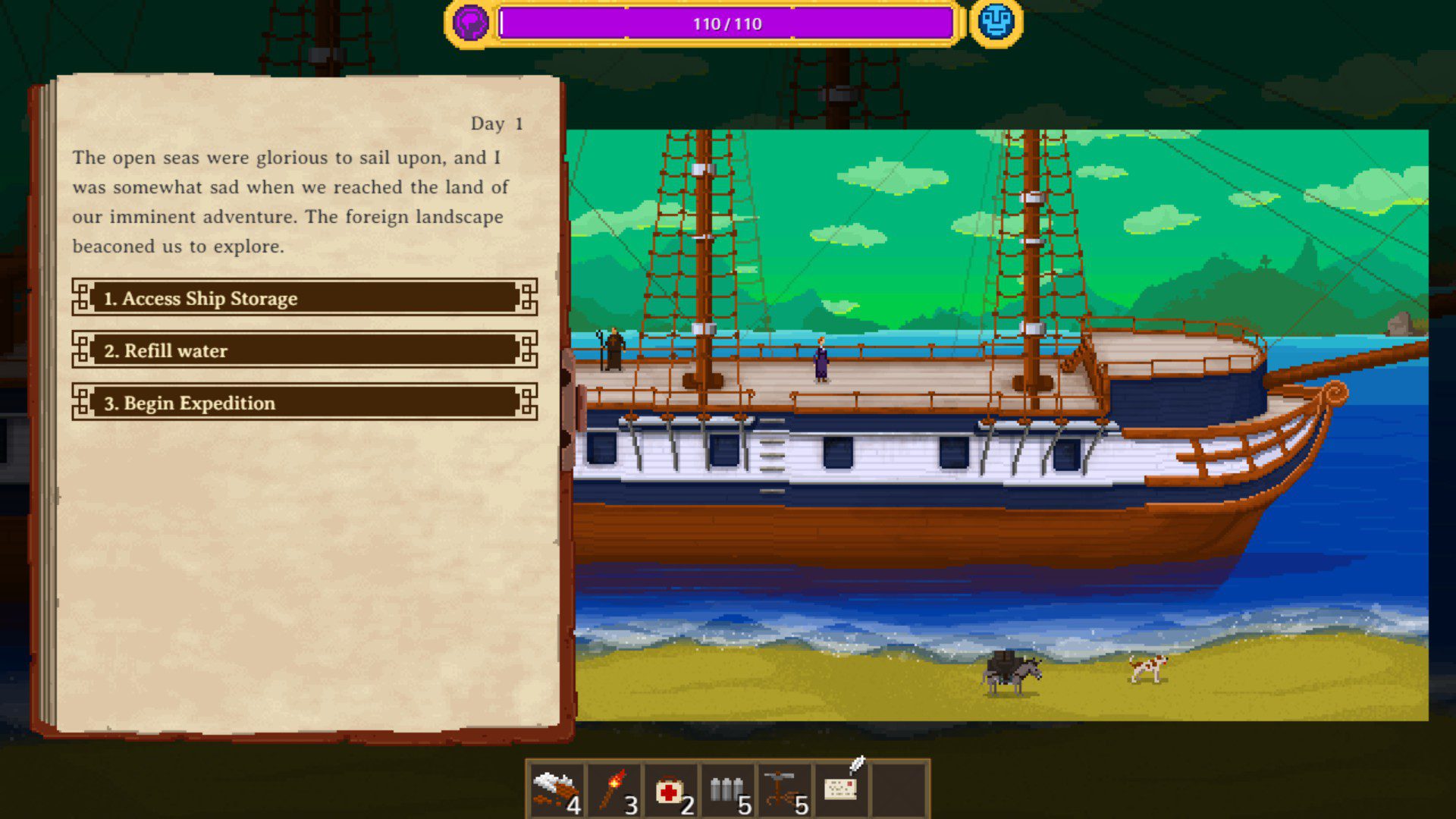The image size is (1456, 819).
Task: Open the map with quill icon
Action: [x=842, y=789]
